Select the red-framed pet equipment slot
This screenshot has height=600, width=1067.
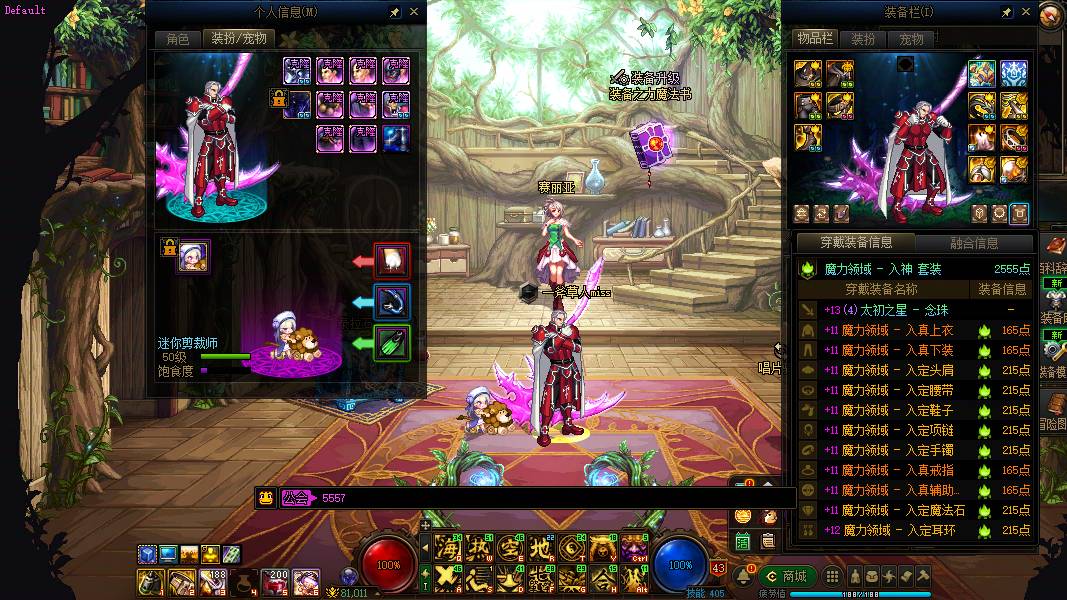[392, 261]
